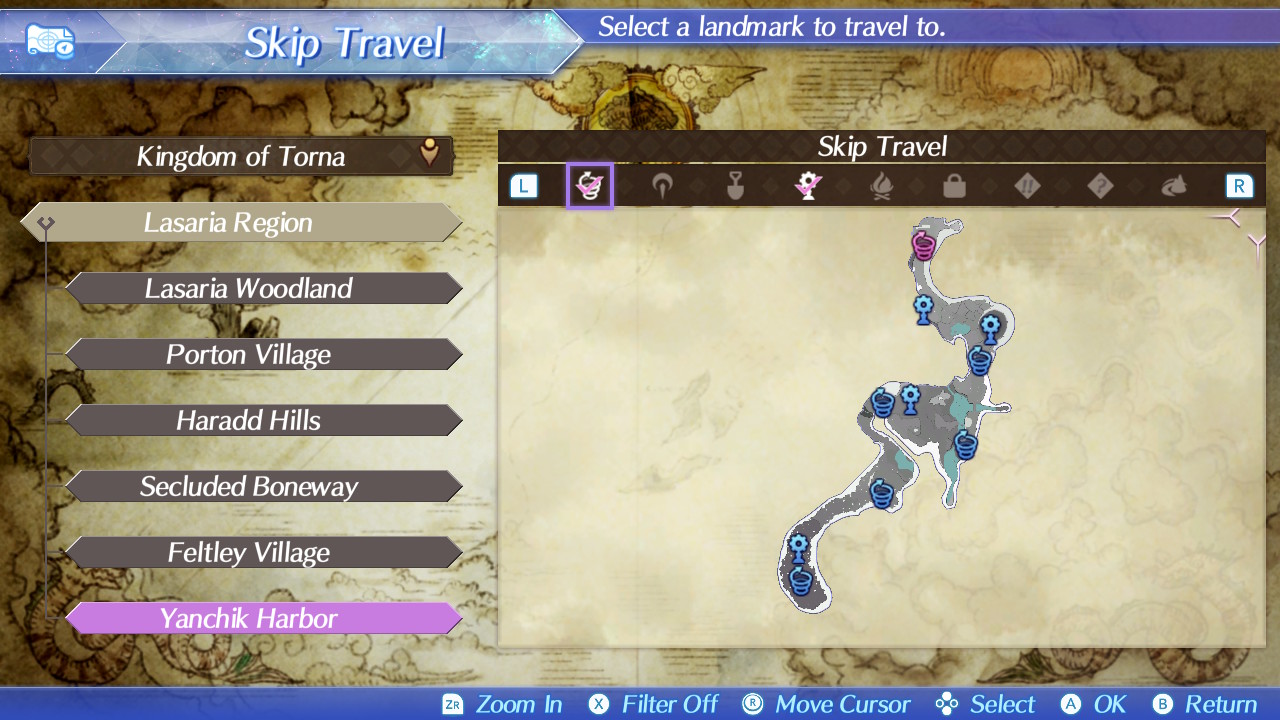Enable the campfire filter icon
Screen dimensions: 1280x720
click(881, 186)
